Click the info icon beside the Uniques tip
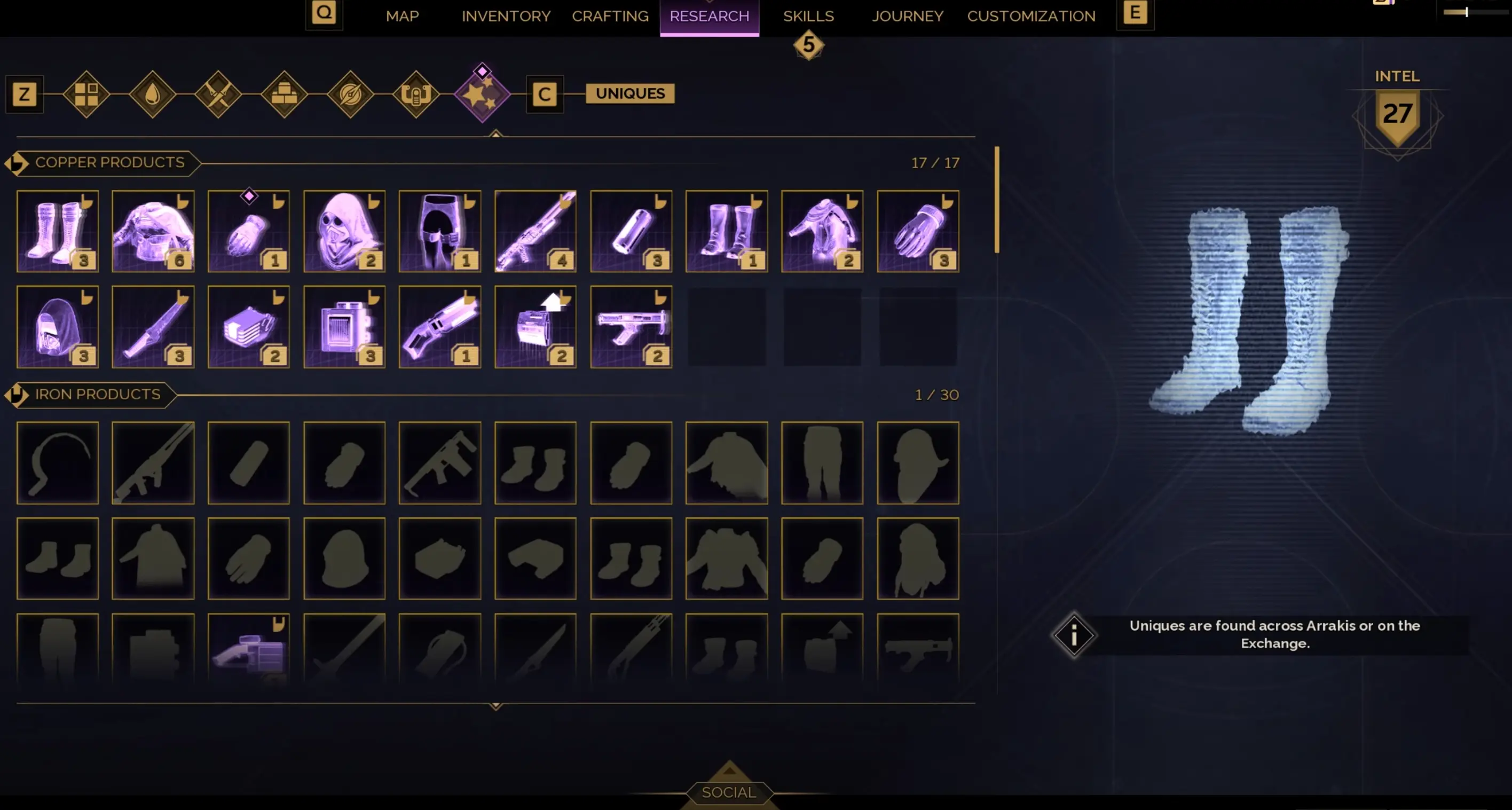The height and width of the screenshot is (810, 1512). (1074, 635)
